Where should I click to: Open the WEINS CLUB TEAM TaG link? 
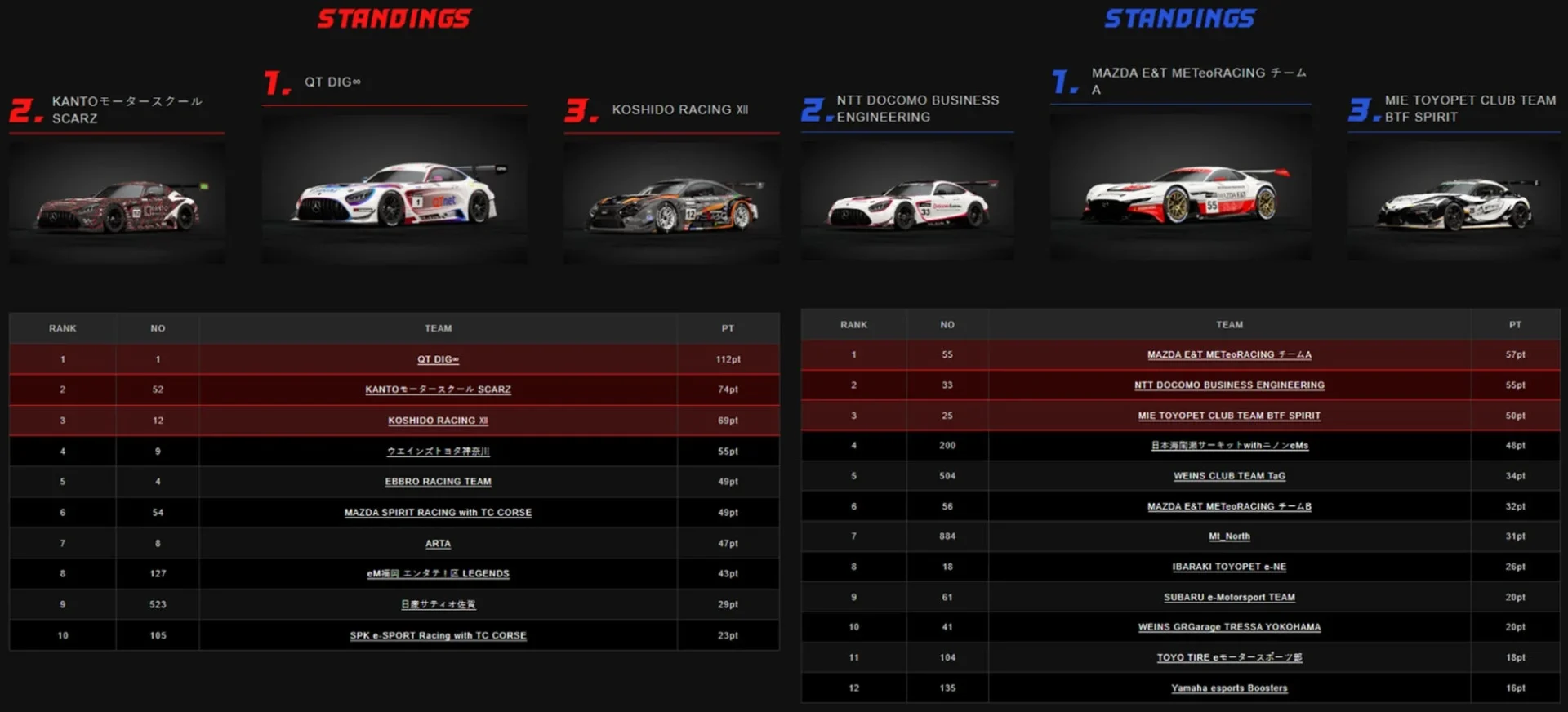[1229, 476]
